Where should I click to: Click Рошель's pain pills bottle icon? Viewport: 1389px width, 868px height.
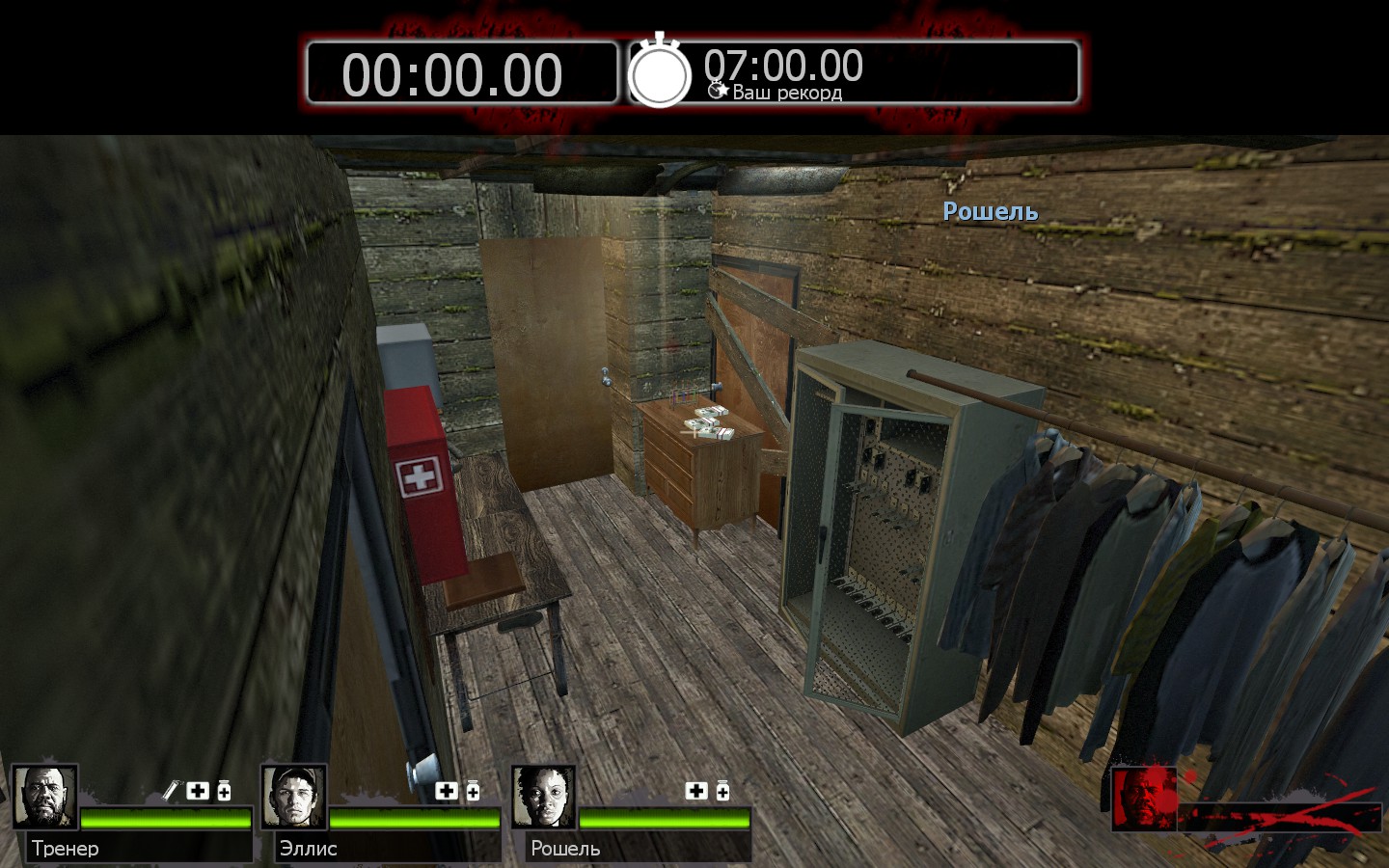tap(722, 791)
